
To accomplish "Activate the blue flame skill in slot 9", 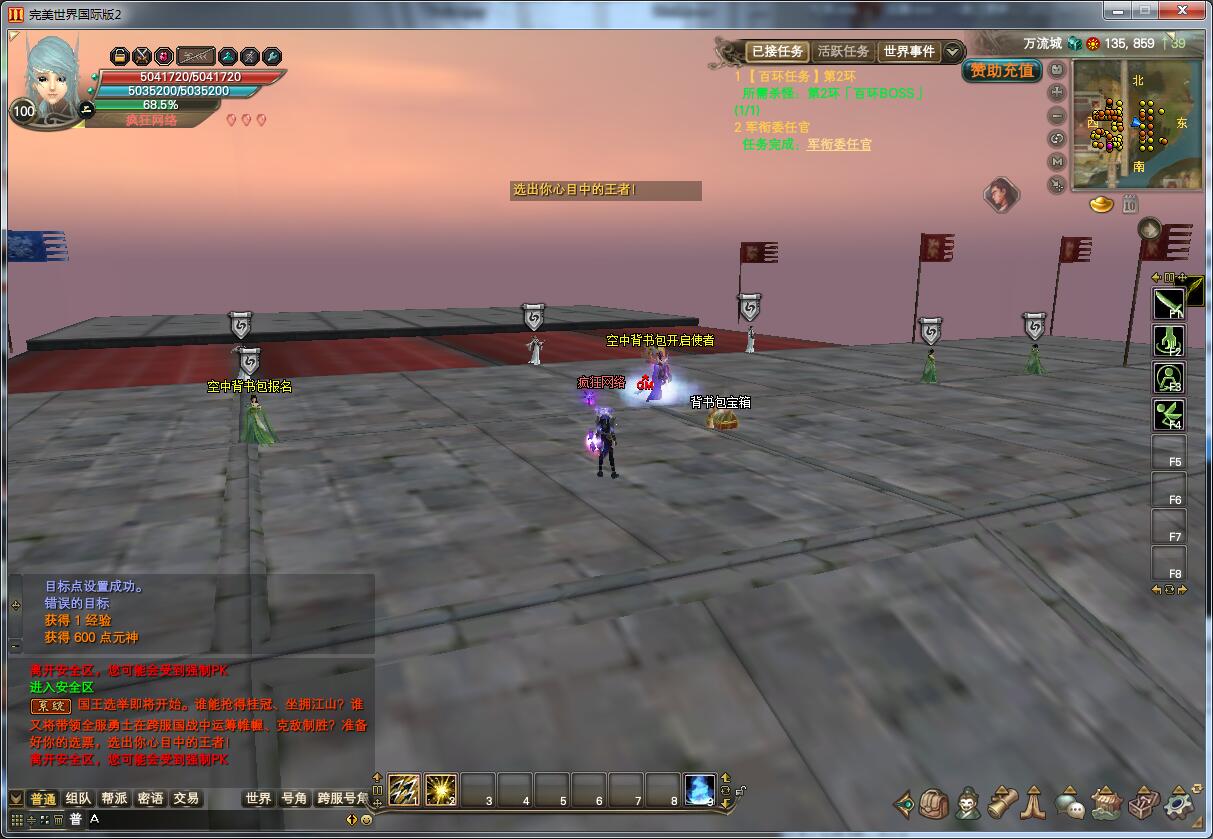I will coord(699,789).
